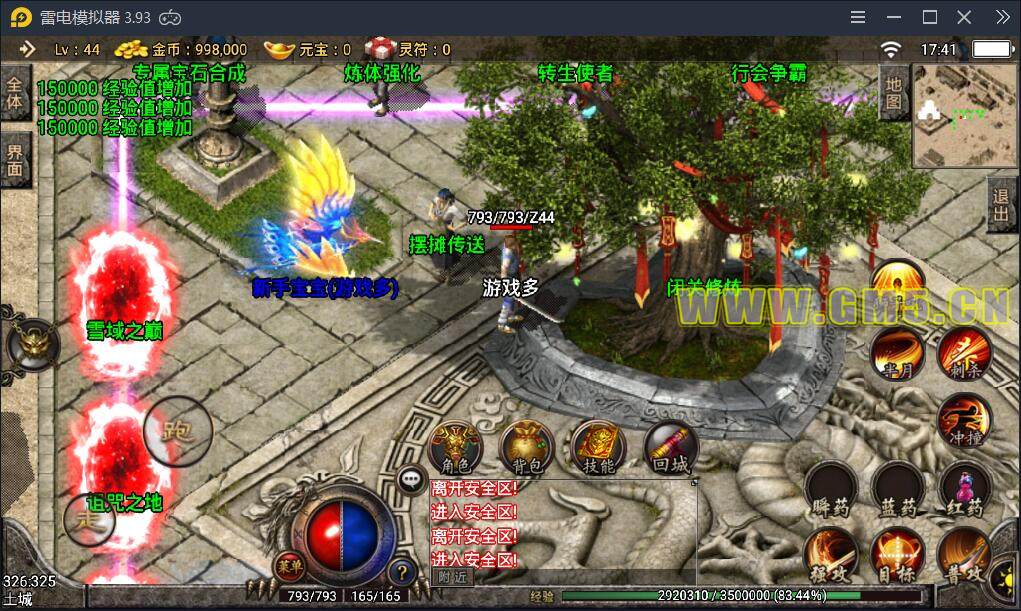Screen dimensions: 1021x611
Task: Activate the 冲撞 charge skill
Action: (x=964, y=420)
